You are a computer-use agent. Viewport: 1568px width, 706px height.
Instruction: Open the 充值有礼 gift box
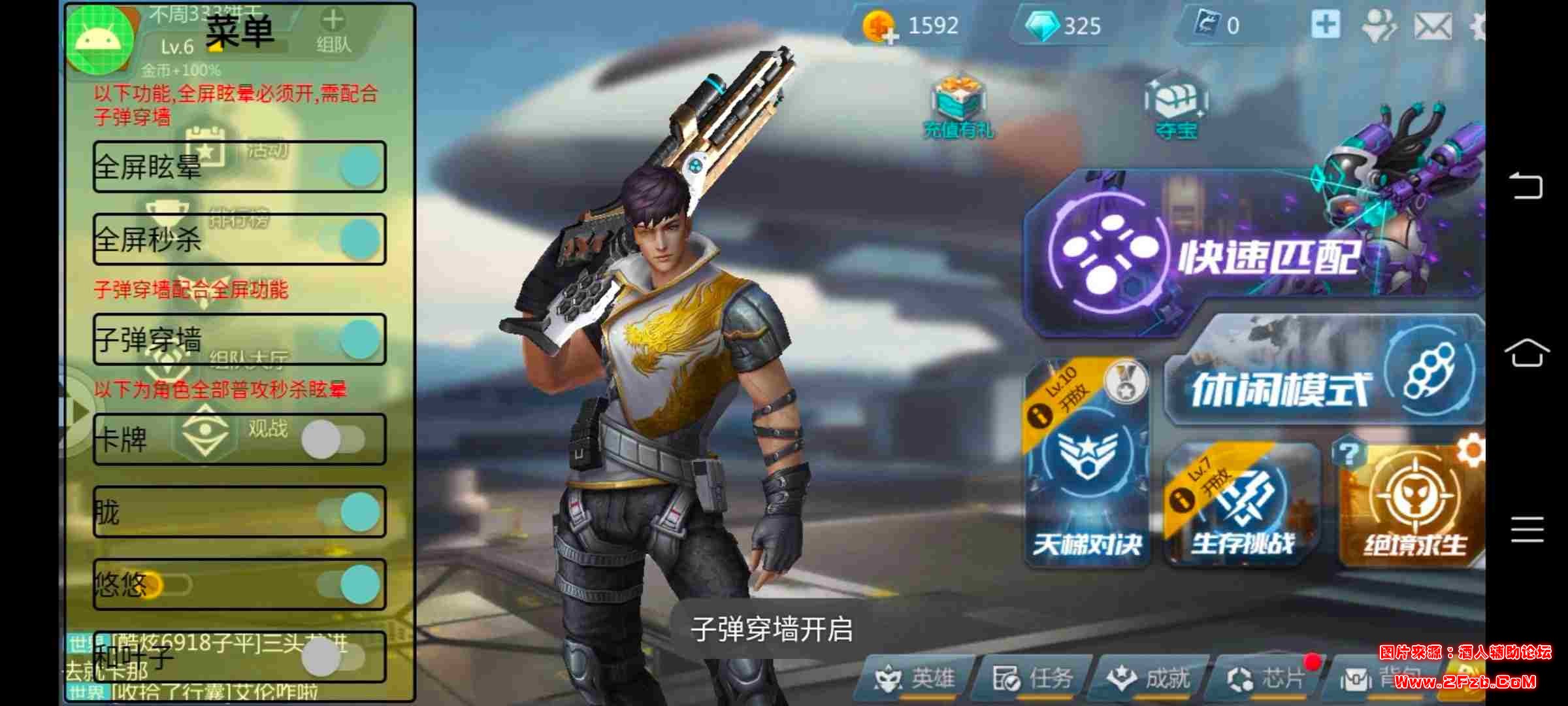point(958,108)
